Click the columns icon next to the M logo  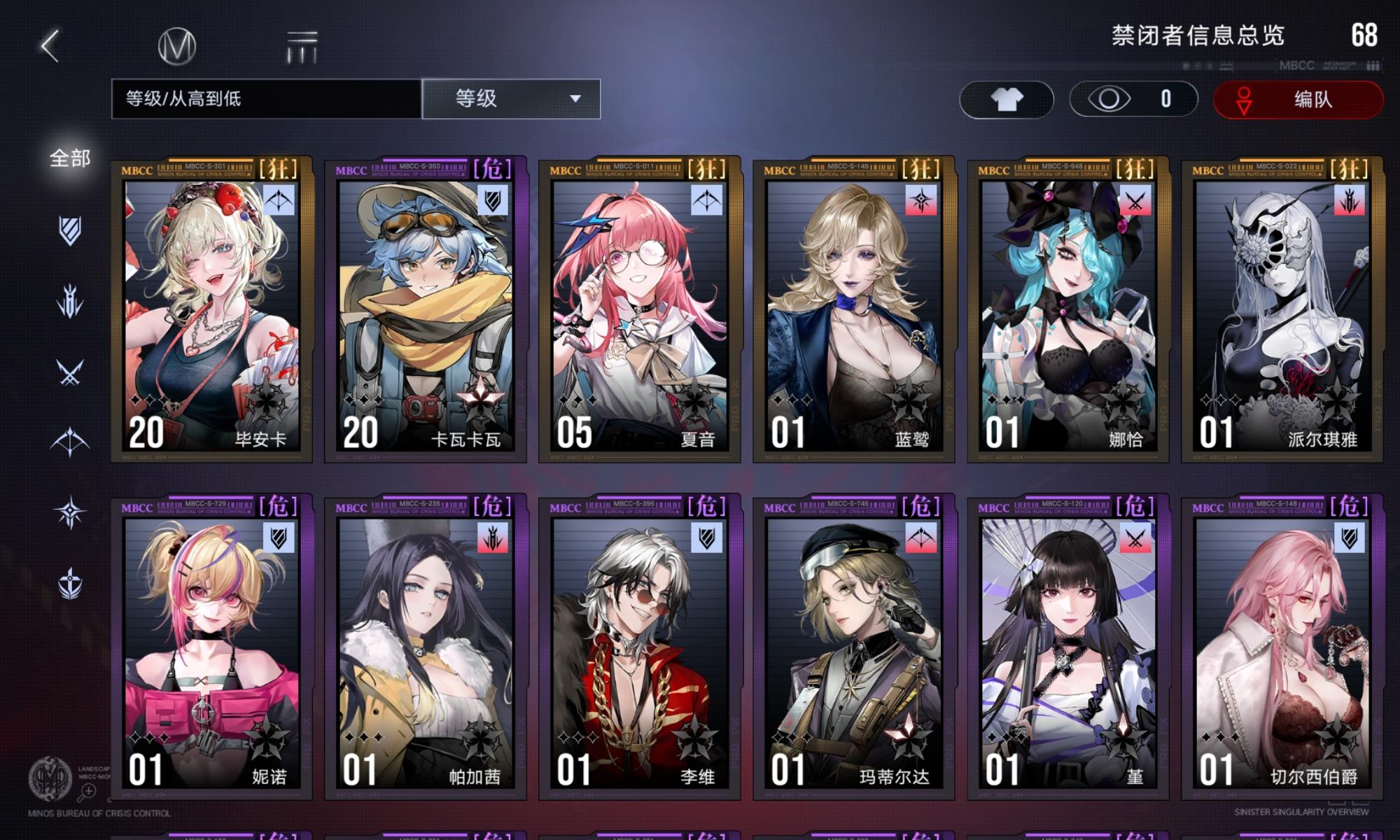tap(302, 48)
